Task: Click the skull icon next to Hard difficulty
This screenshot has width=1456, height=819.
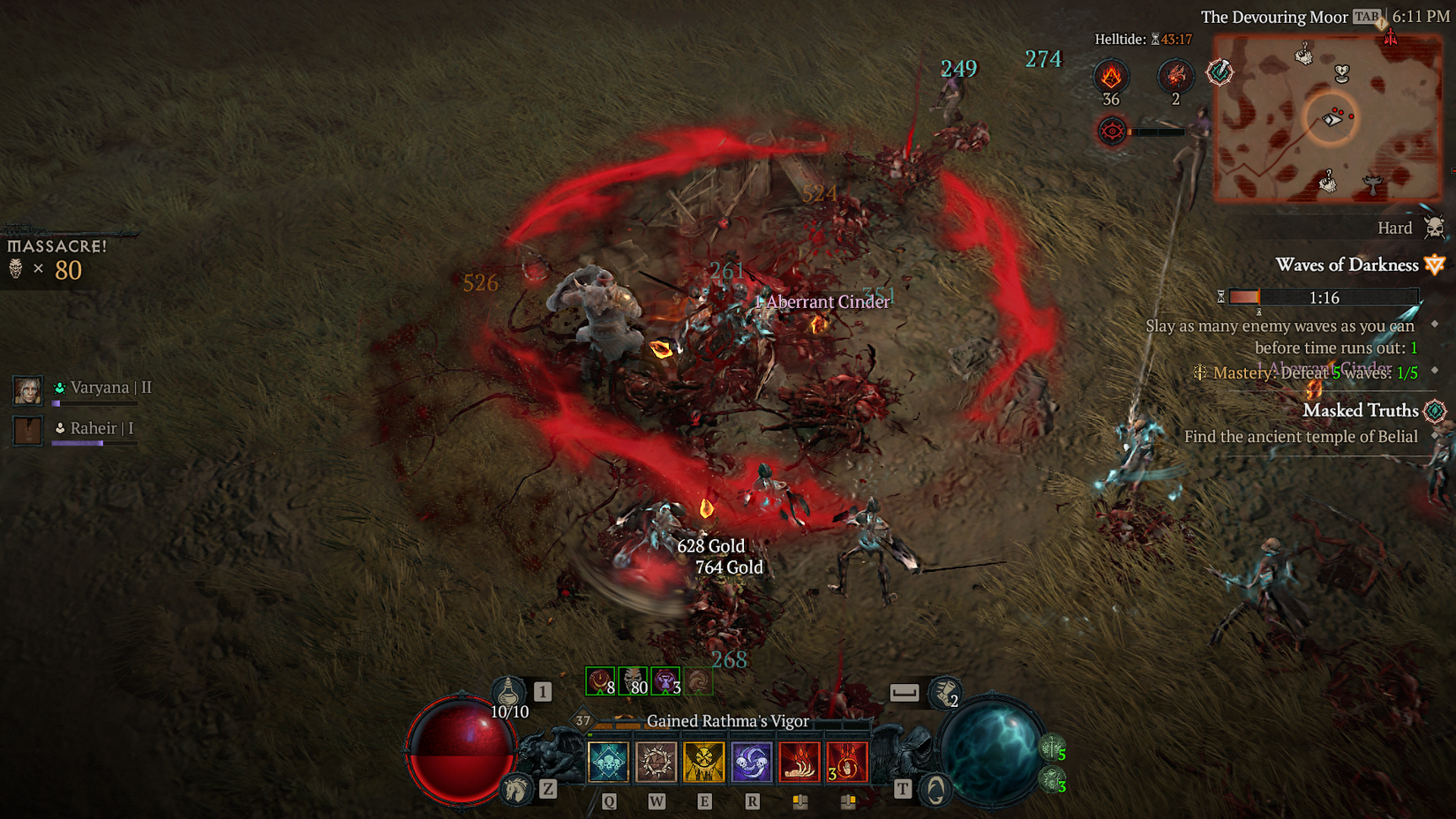Action: pos(1436,227)
